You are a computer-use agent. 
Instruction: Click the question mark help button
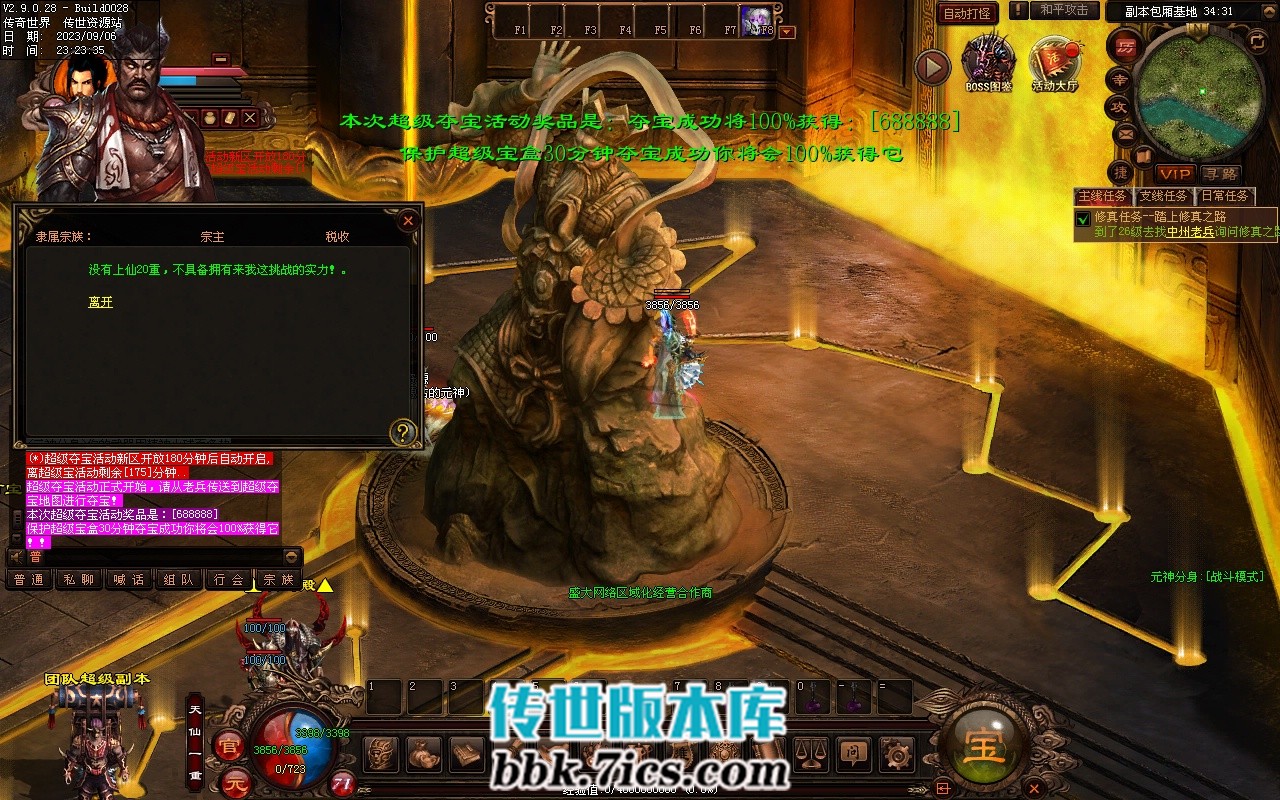(x=403, y=432)
